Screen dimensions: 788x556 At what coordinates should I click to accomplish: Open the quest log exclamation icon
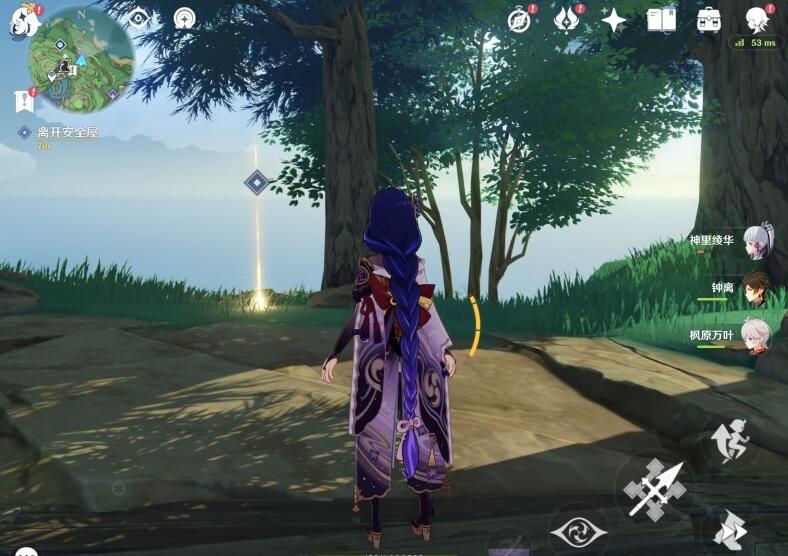pos(24,99)
